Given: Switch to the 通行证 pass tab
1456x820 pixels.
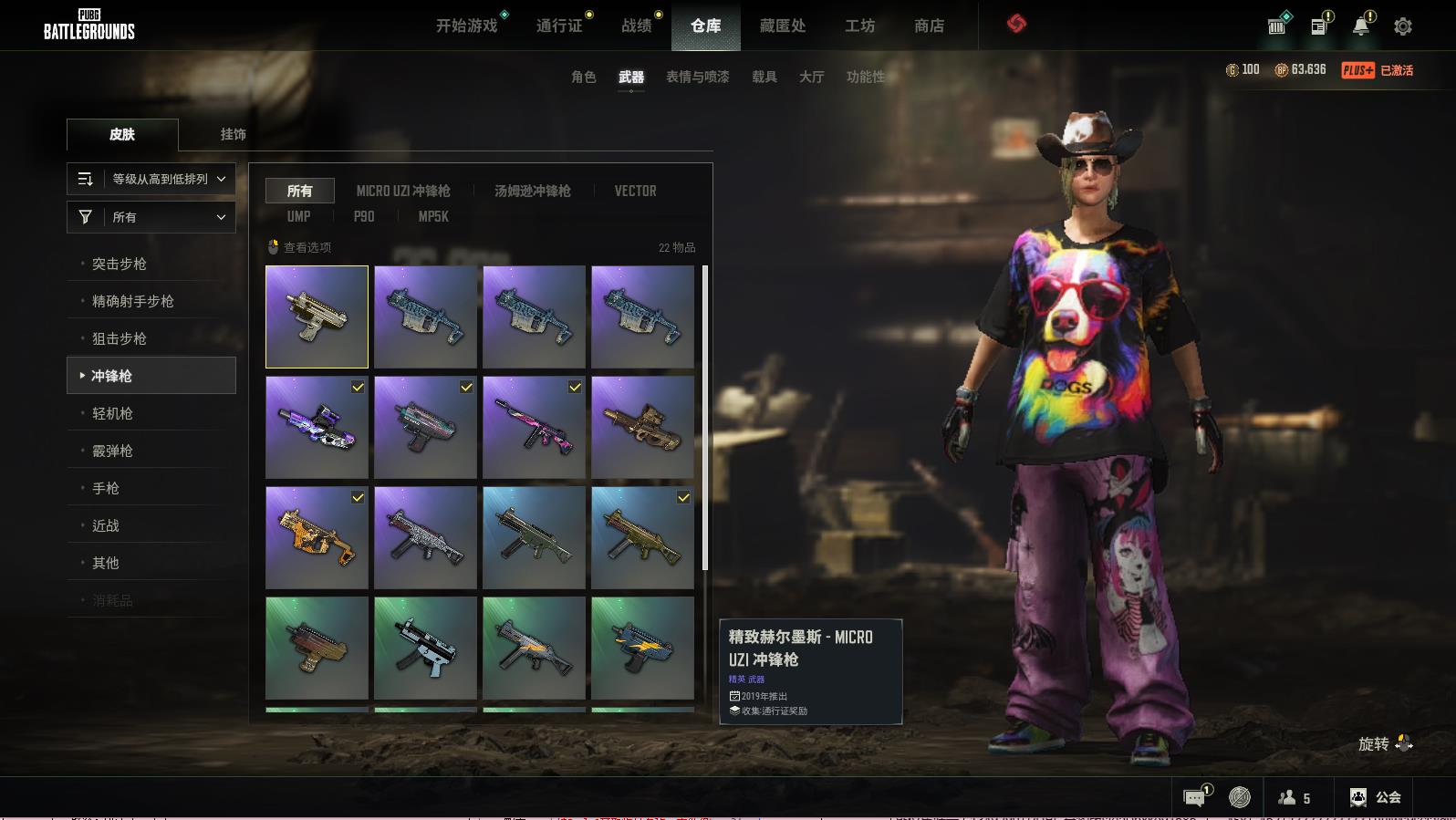Looking at the screenshot, I should 559,26.
